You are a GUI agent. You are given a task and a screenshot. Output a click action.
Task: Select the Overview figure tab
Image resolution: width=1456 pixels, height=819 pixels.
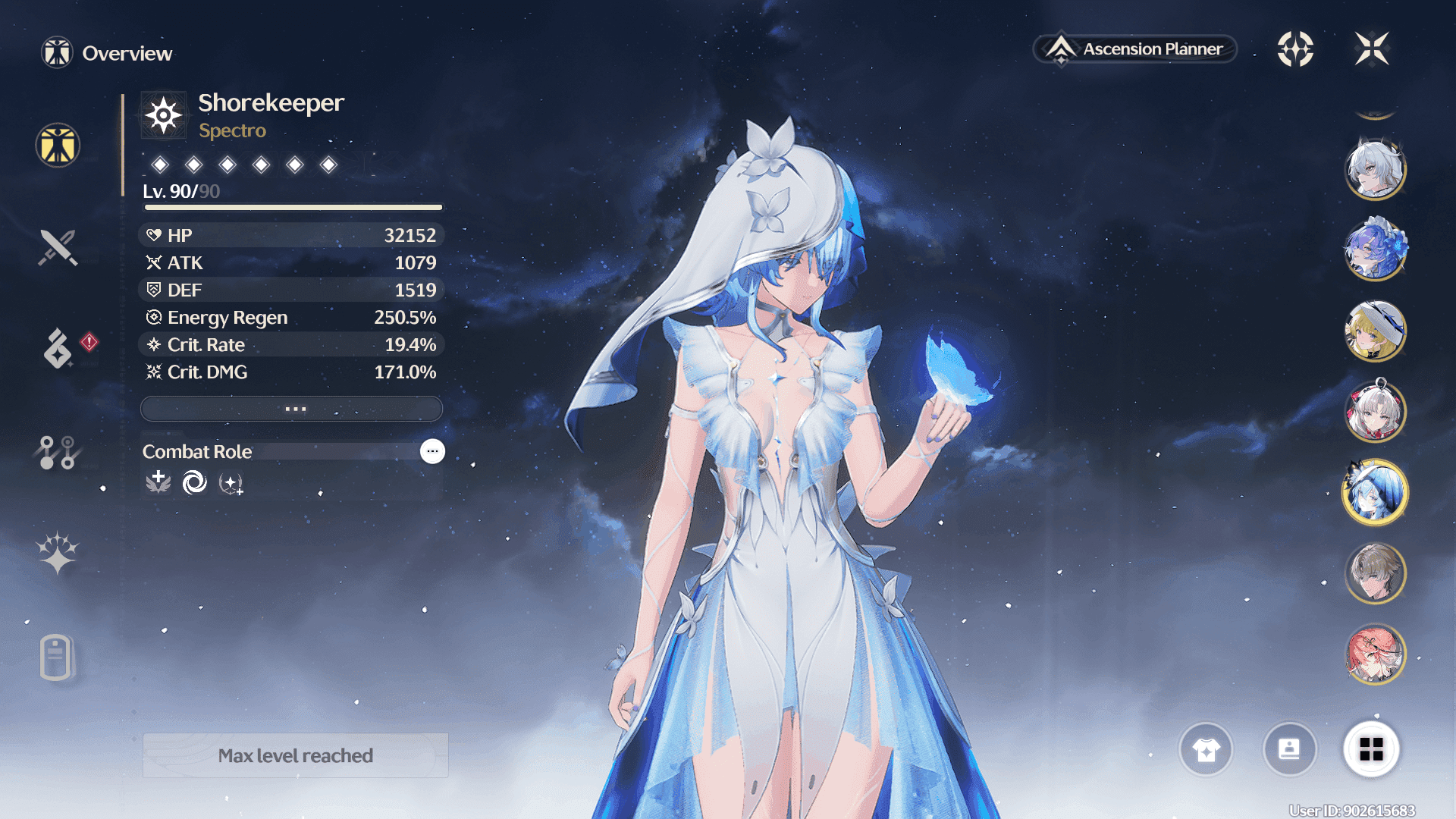click(58, 145)
